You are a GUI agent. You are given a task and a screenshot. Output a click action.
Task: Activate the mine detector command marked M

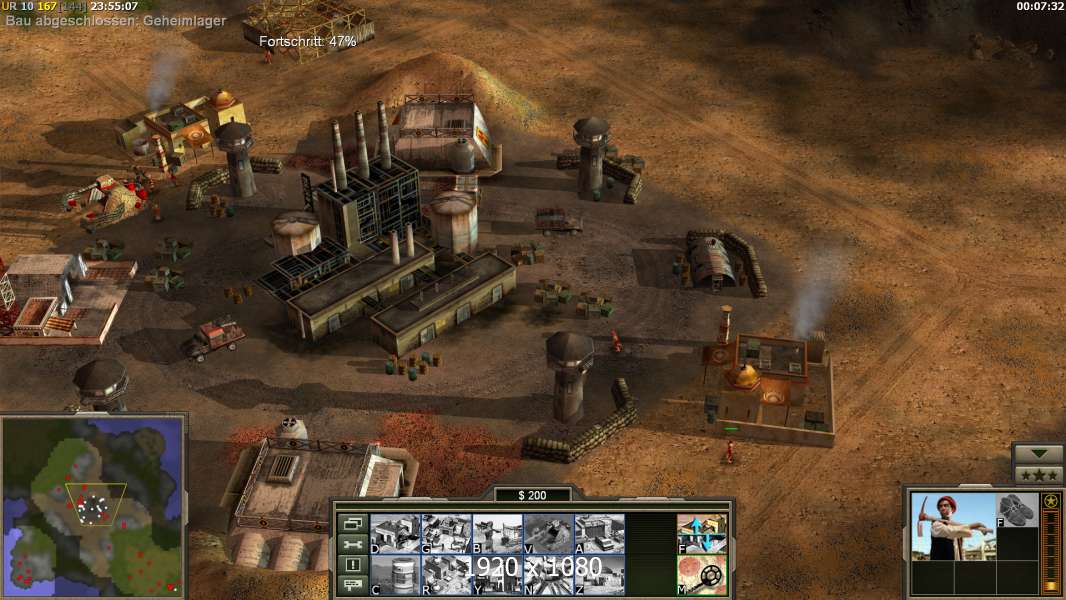[702, 574]
